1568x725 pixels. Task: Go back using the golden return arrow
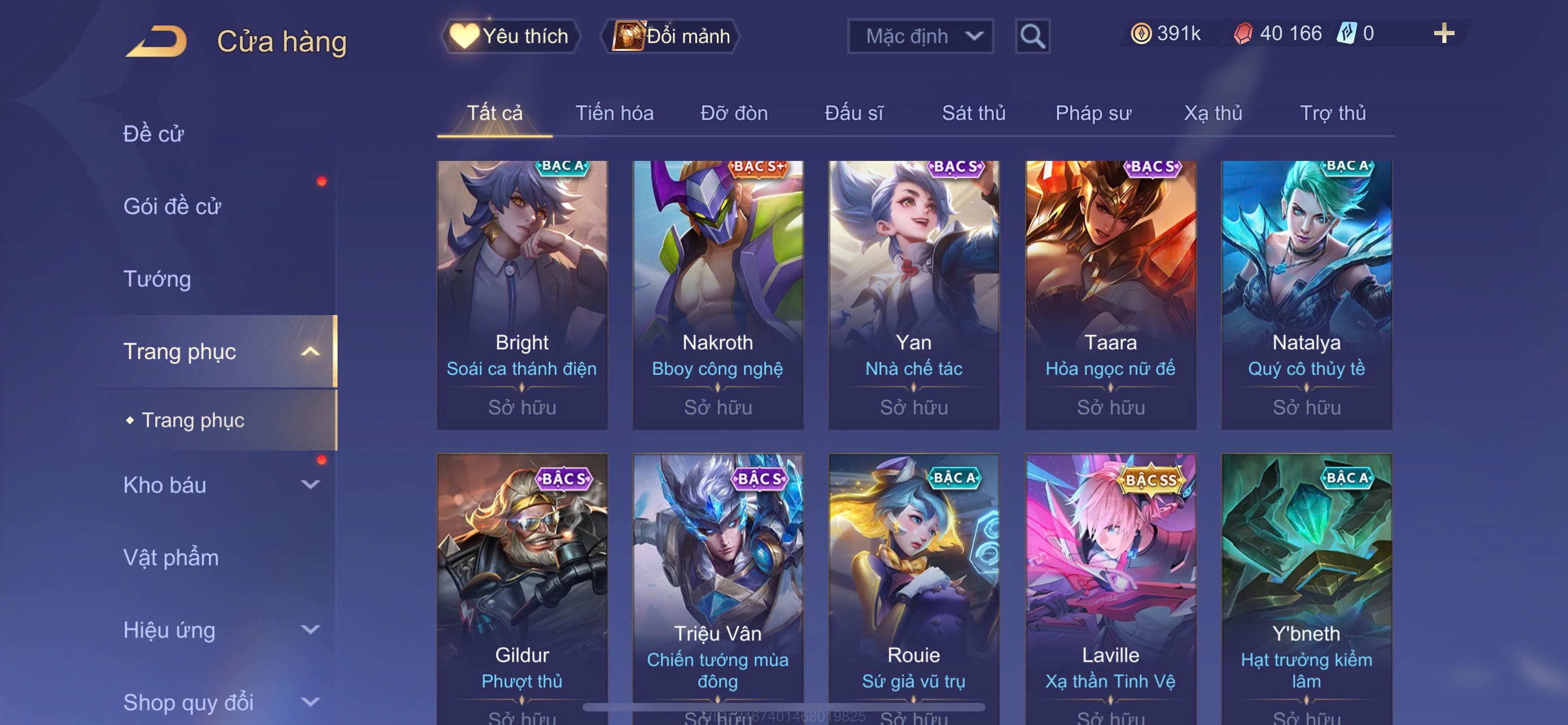[x=157, y=41]
